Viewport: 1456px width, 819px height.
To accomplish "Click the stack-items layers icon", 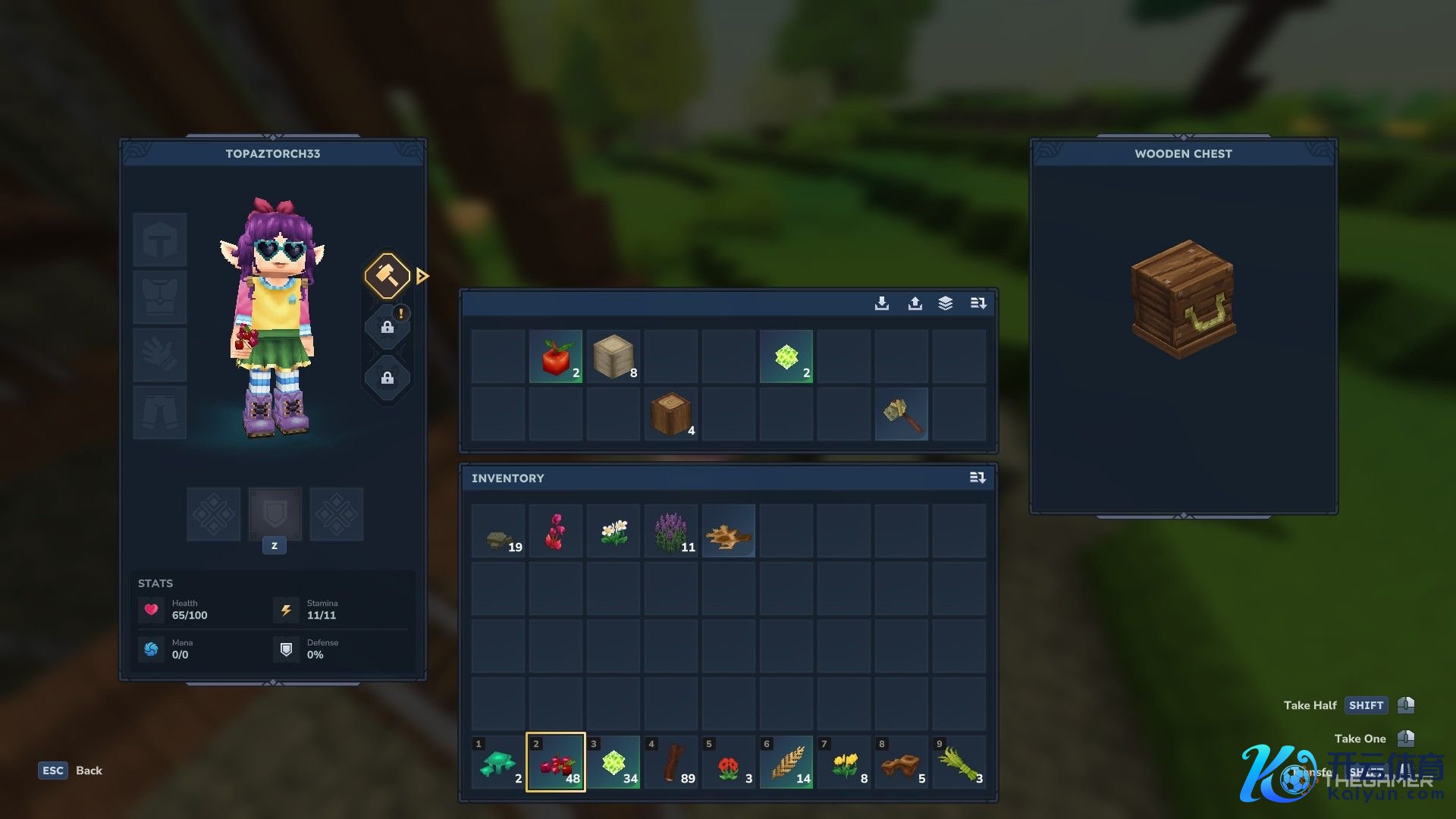I will [x=946, y=303].
